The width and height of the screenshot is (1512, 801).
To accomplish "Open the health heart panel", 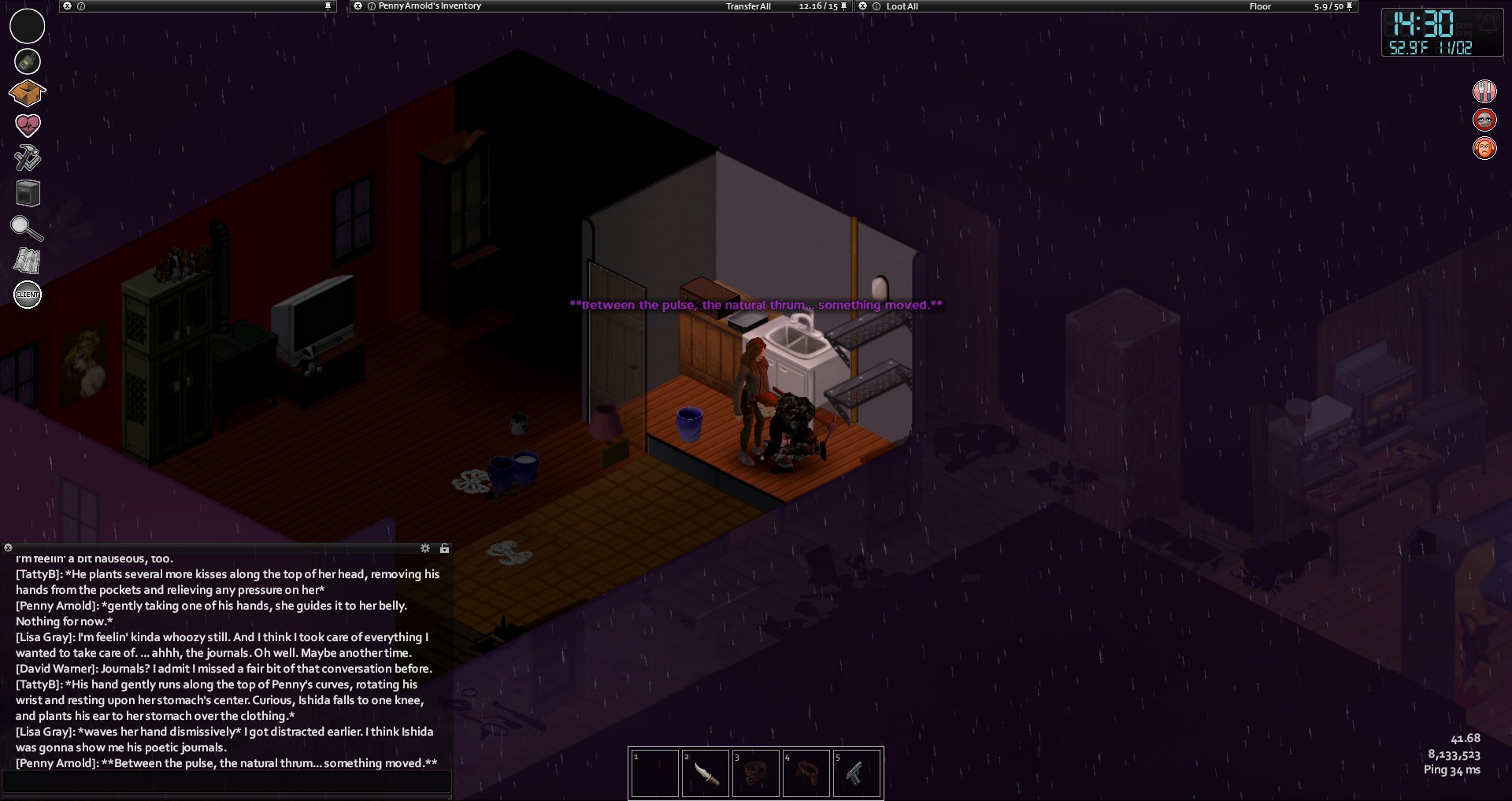I will [x=28, y=125].
